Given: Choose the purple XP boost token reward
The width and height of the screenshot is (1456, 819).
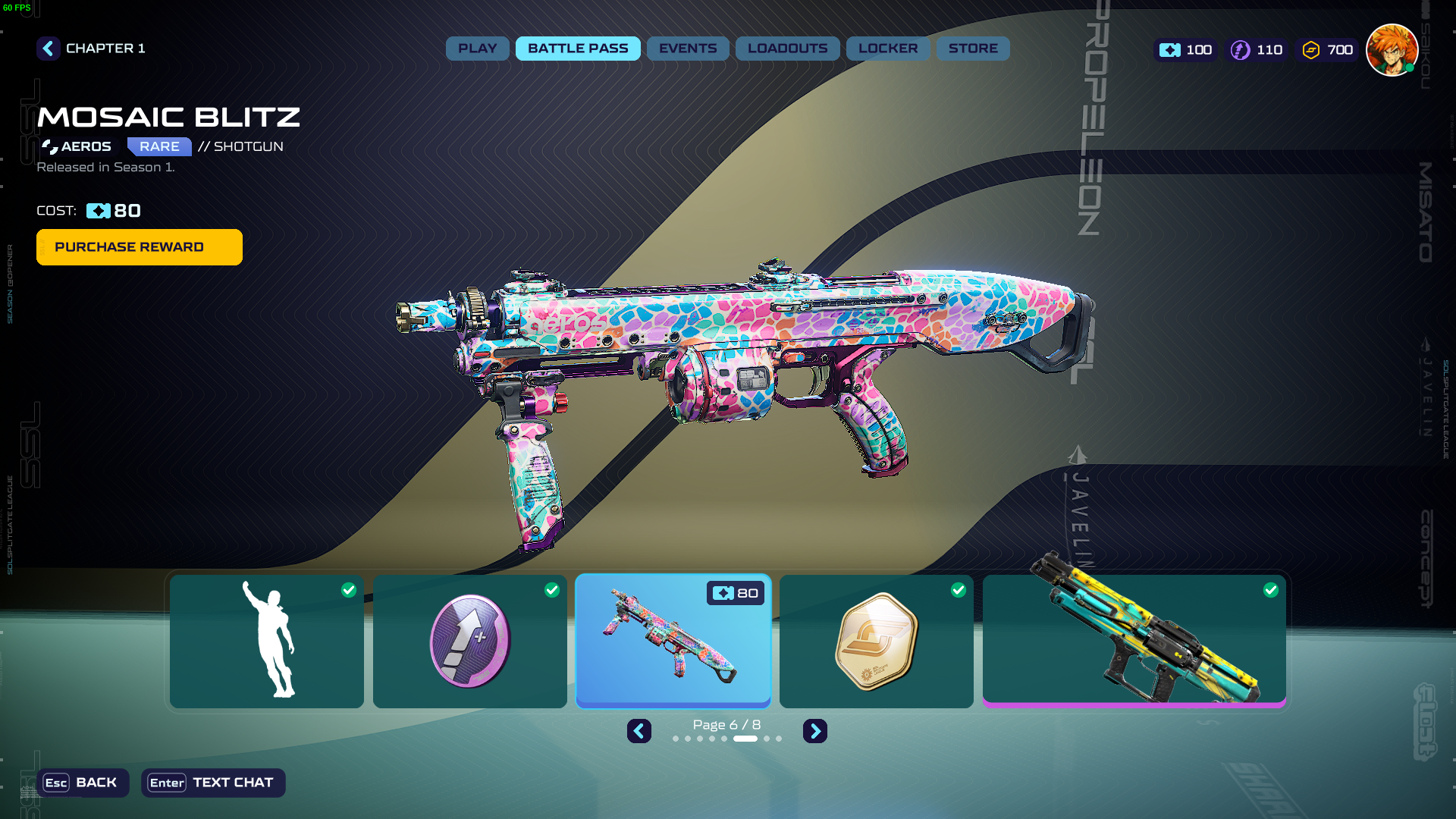Looking at the screenshot, I should tap(470, 642).
